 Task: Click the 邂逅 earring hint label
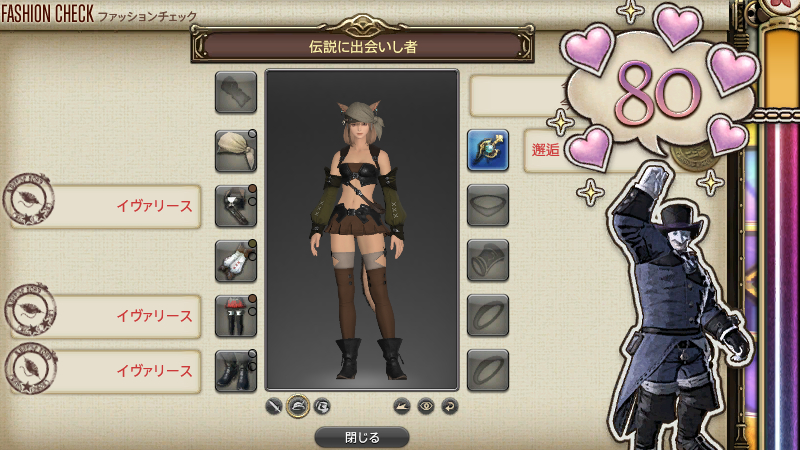coord(546,151)
